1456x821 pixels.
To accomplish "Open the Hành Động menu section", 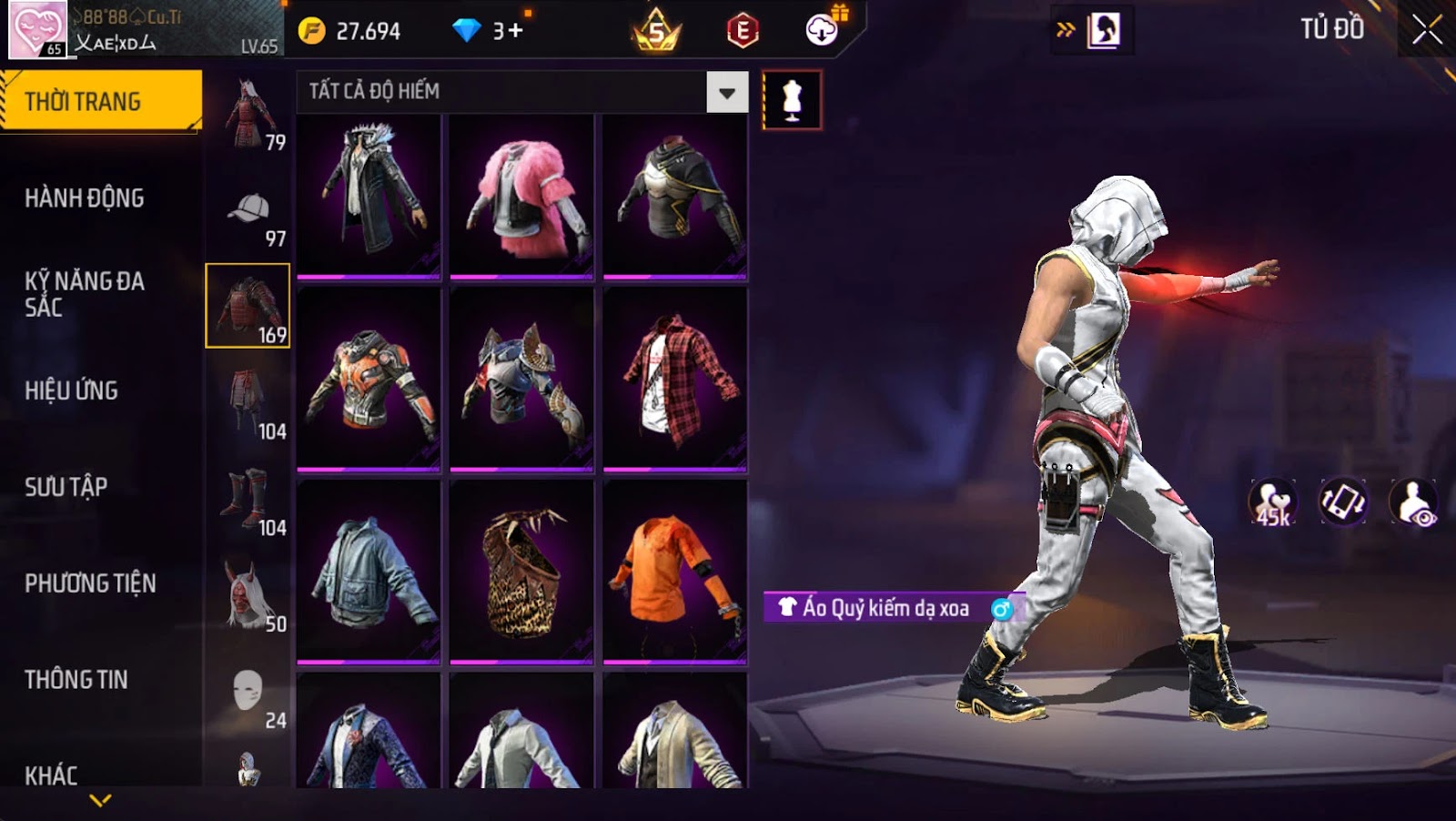I will pyautogui.click(x=85, y=198).
